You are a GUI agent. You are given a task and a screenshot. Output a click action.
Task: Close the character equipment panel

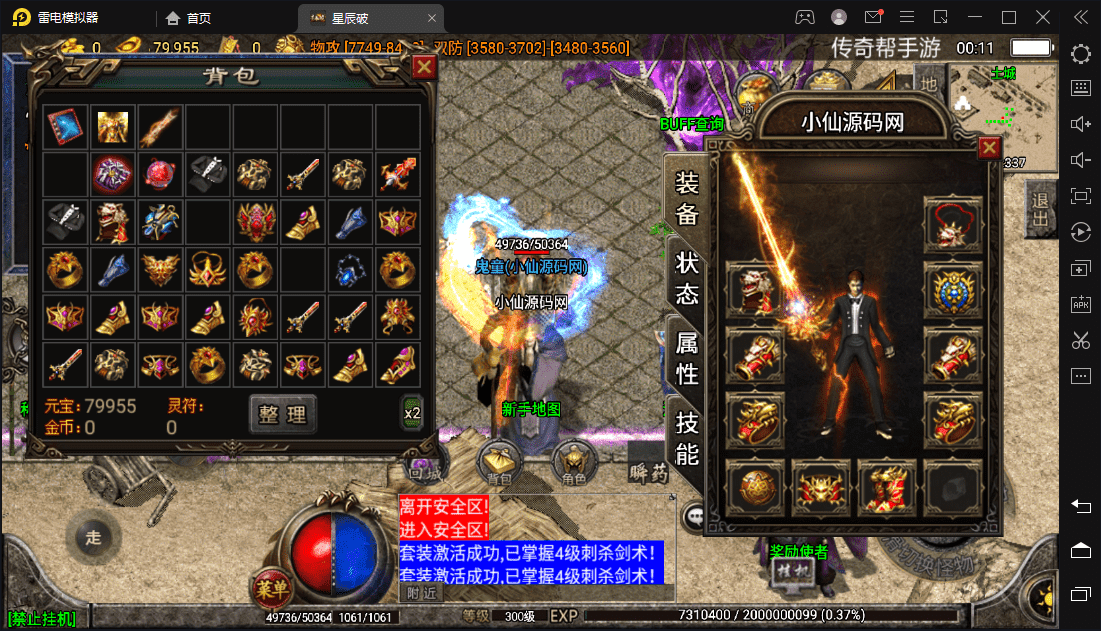tap(989, 149)
